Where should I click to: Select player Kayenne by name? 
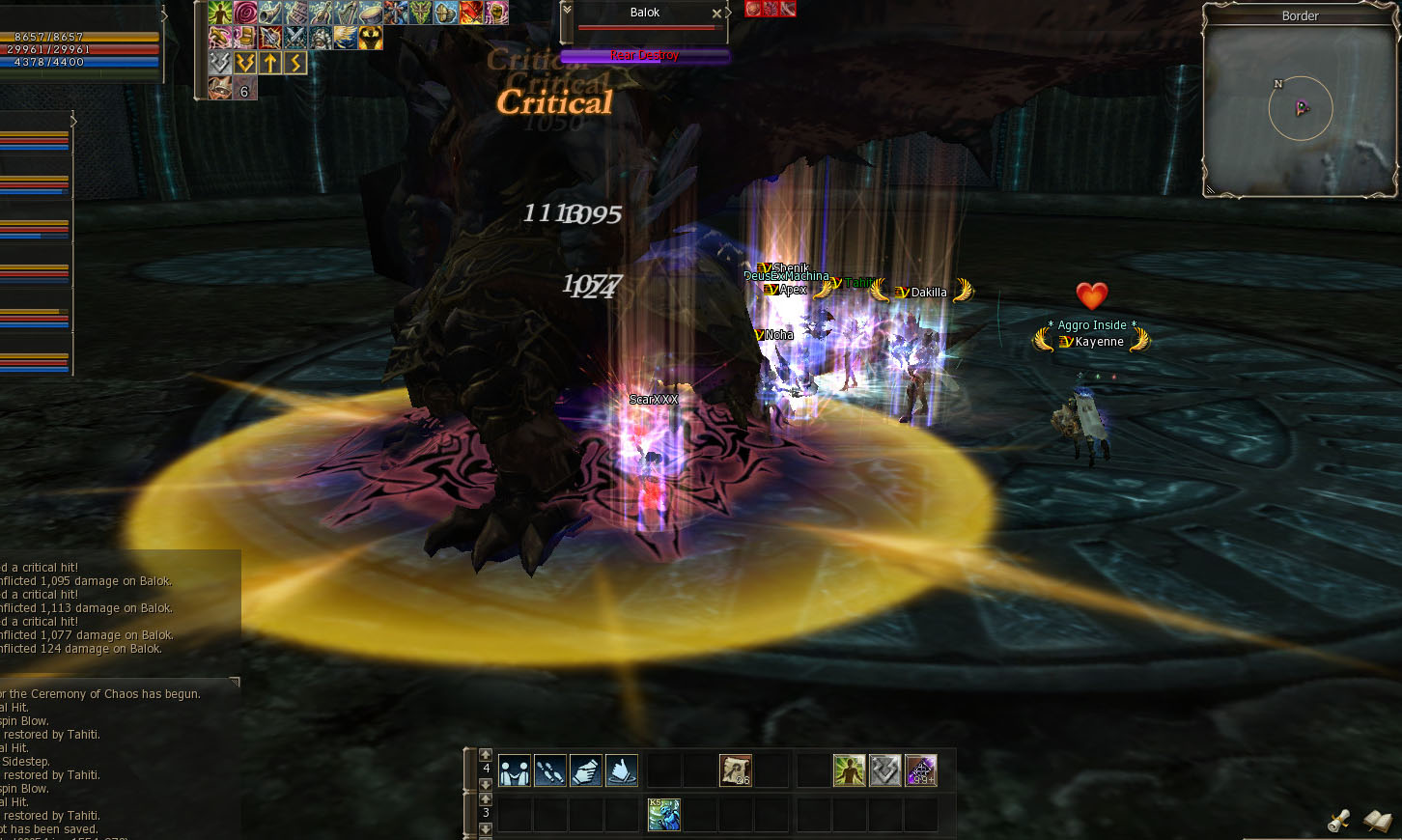tap(1101, 341)
